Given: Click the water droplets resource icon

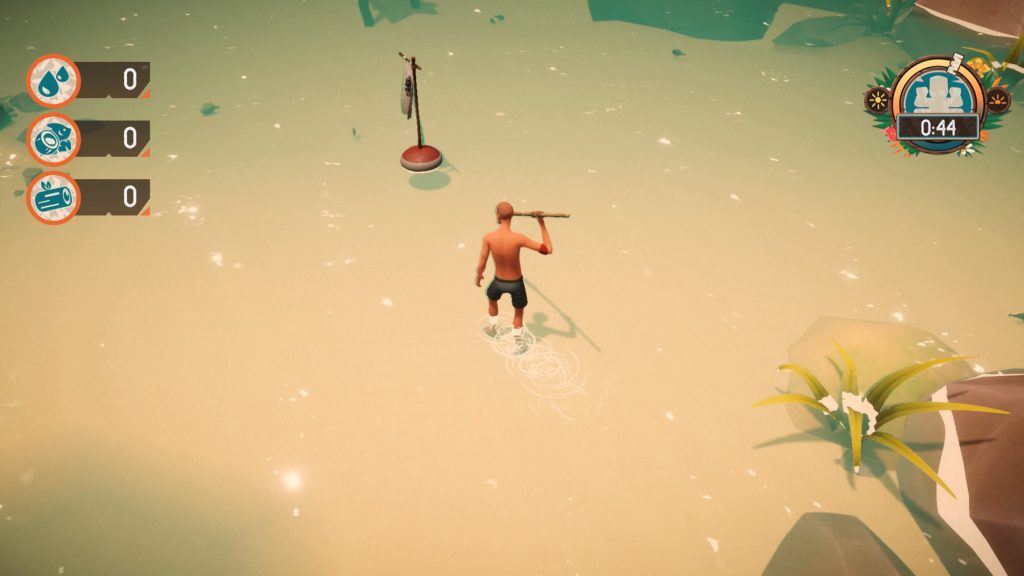Looking at the screenshot, I should (x=53, y=81).
